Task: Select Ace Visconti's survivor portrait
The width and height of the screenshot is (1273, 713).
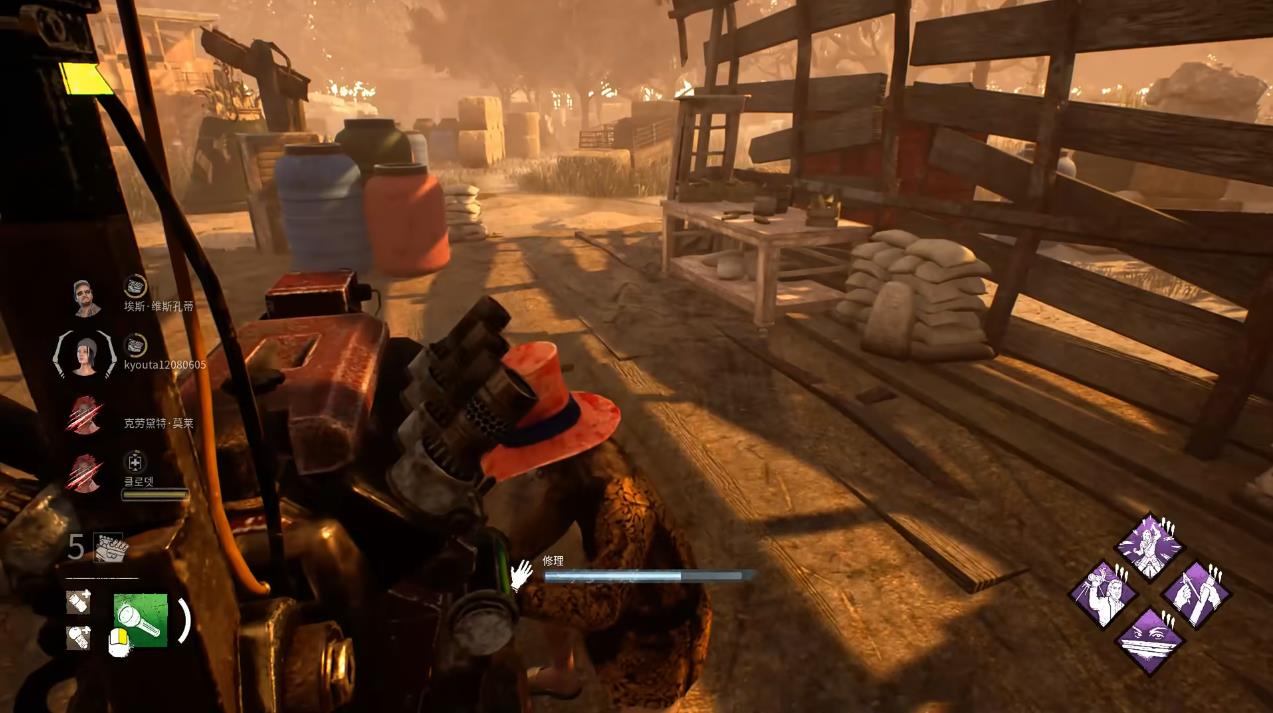Action: [x=87, y=297]
